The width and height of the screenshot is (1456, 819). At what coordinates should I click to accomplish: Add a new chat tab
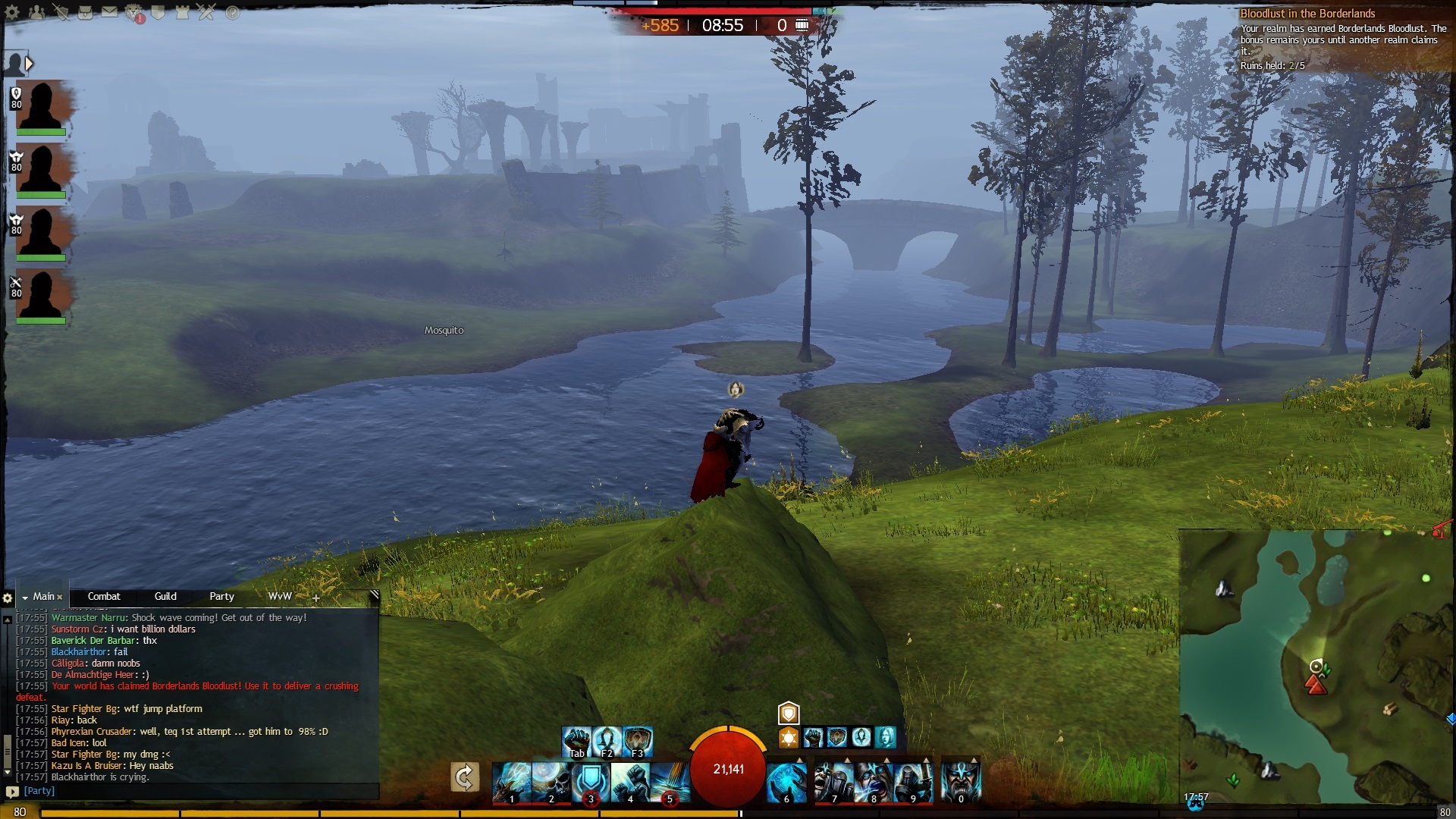(x=316, y=598)
